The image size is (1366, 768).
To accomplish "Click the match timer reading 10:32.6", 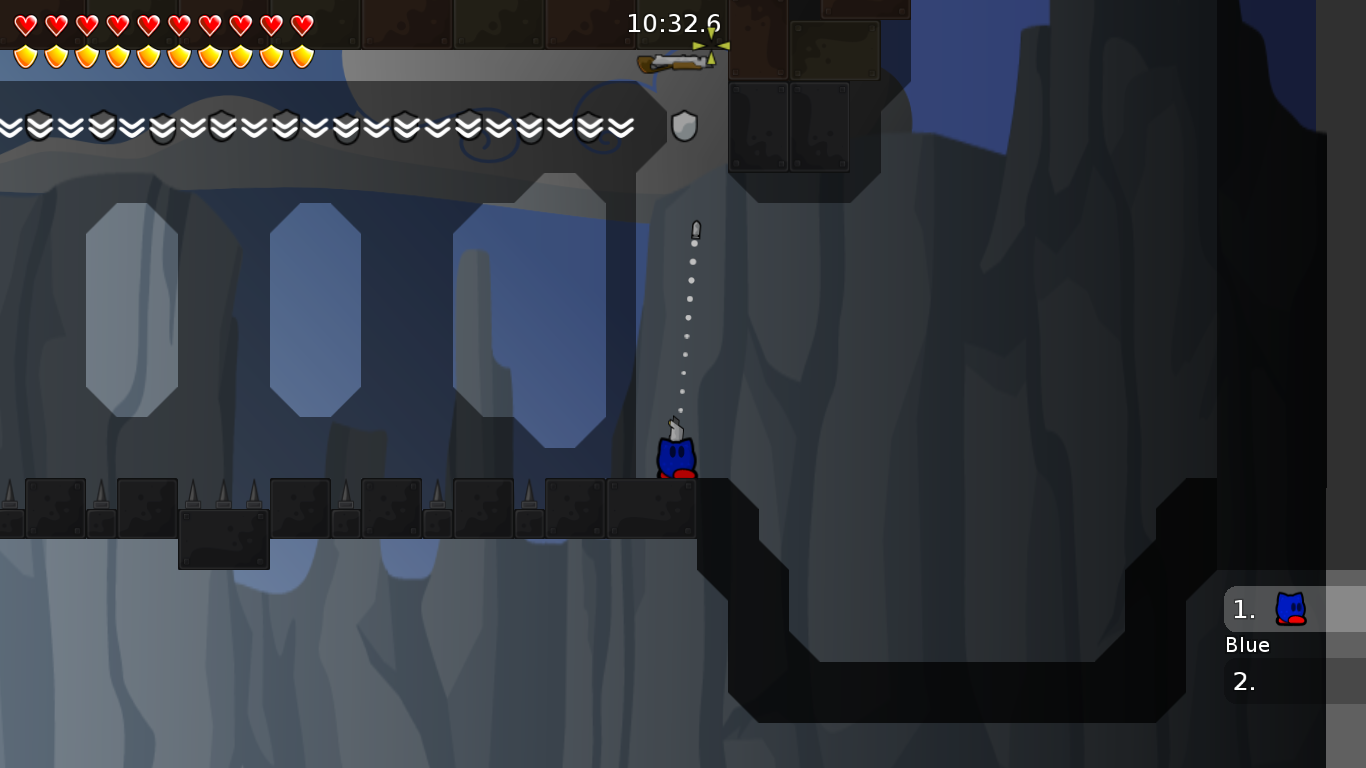I will click(x=672, y=23).
